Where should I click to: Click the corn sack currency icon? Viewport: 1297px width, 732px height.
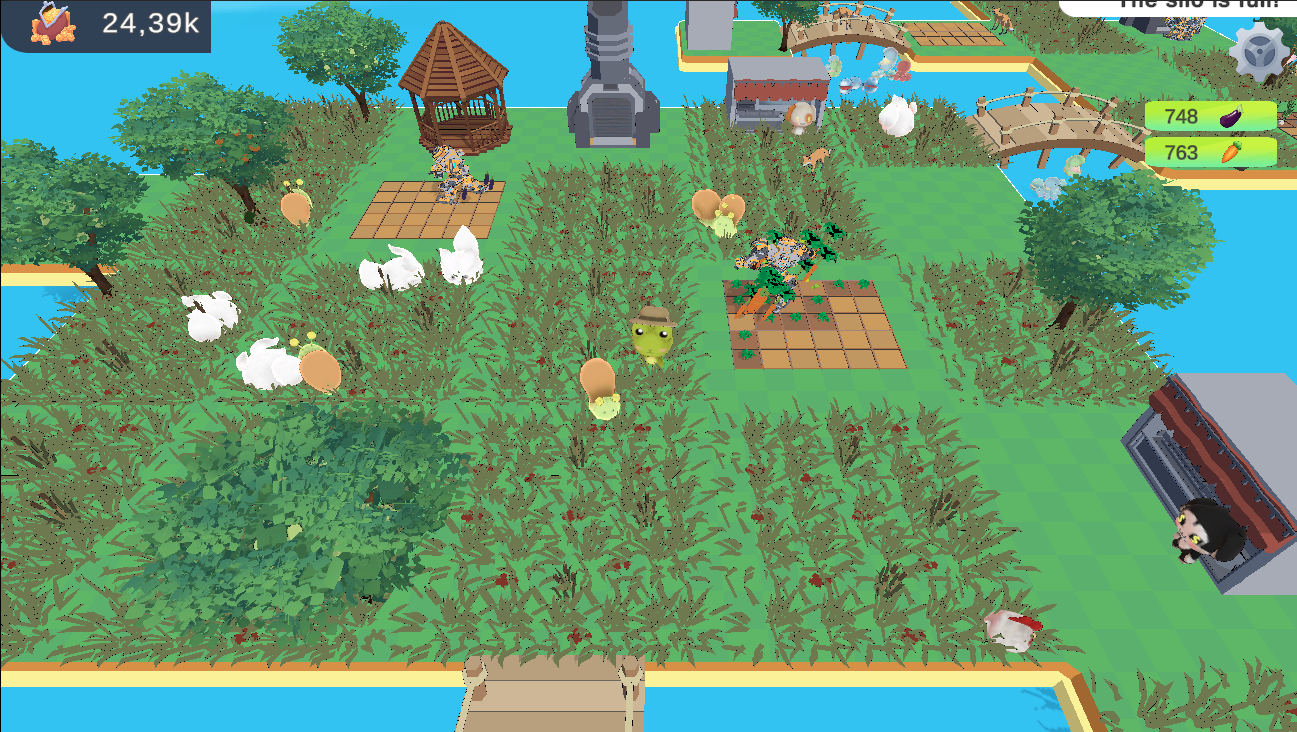click(x=55, y=24)
